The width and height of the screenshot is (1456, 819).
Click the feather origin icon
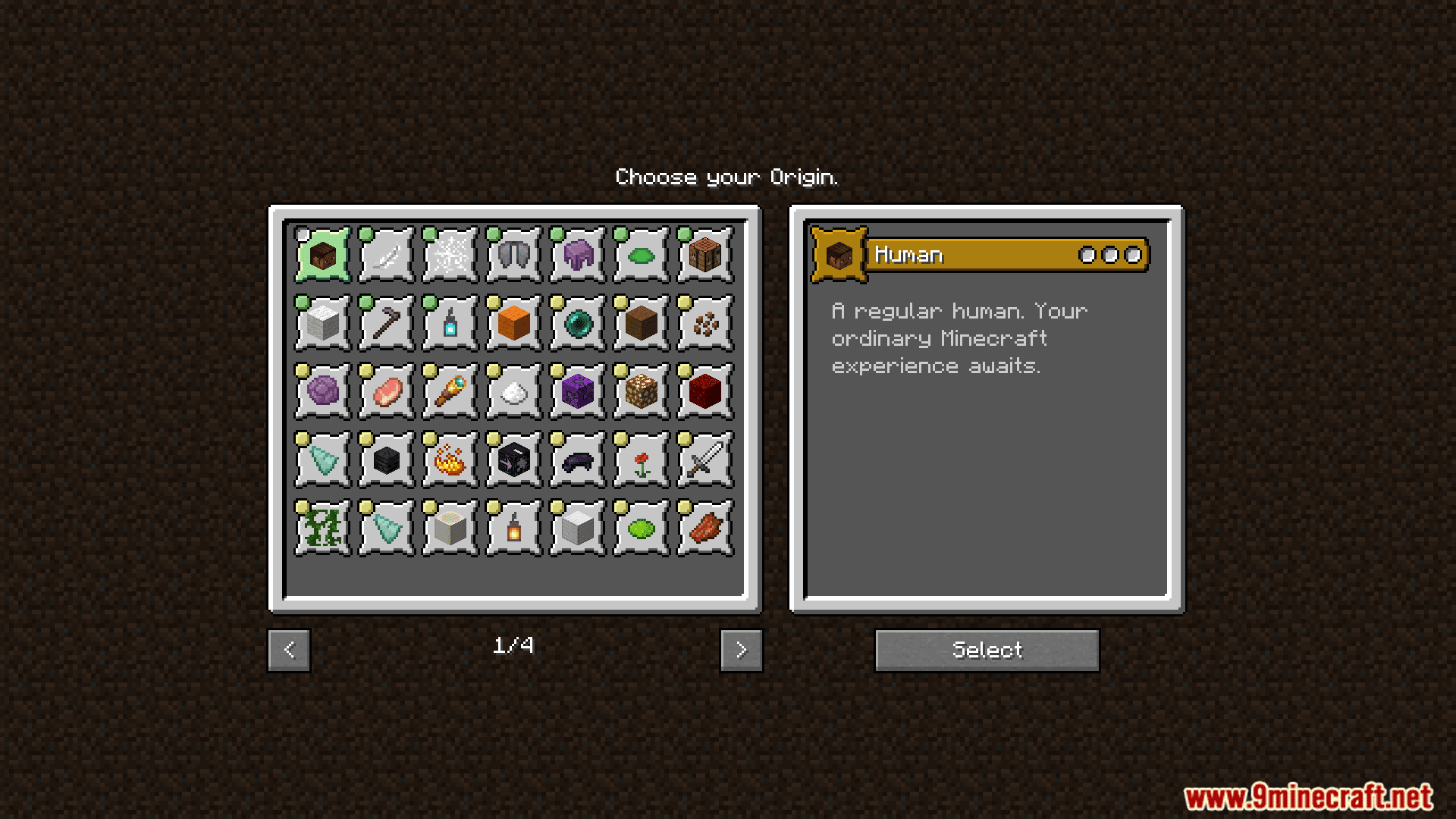384,253
